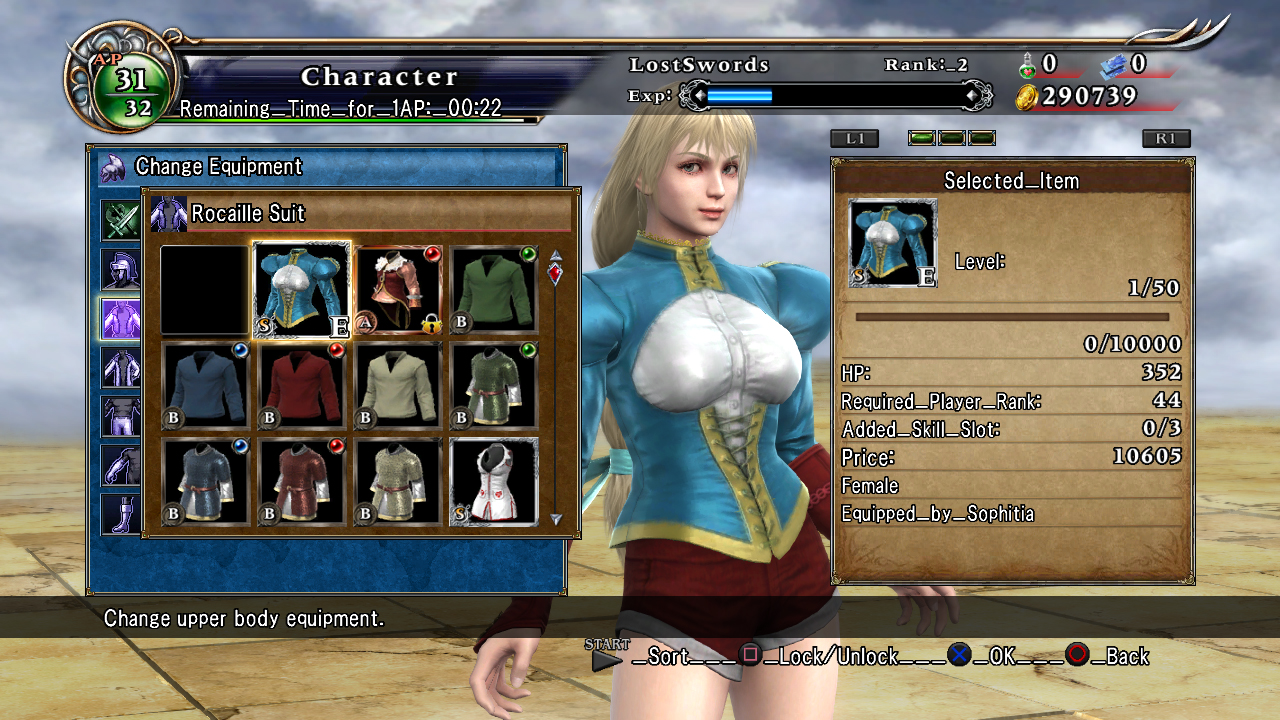Choose the beige plain shirt

(x=399, y=386)
